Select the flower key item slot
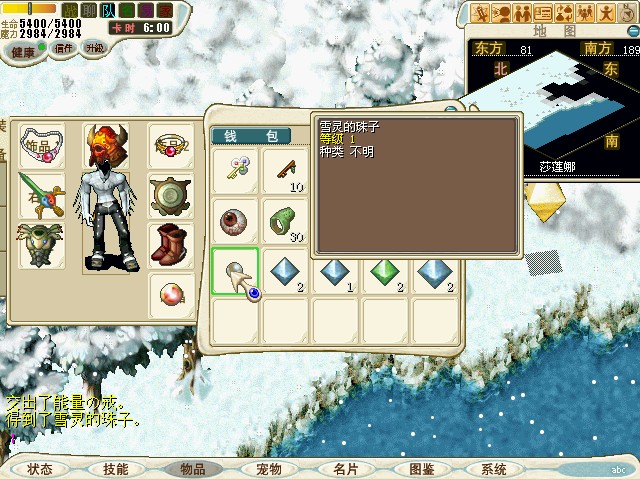This screenshot has width=640, height=480. point(236,171)
